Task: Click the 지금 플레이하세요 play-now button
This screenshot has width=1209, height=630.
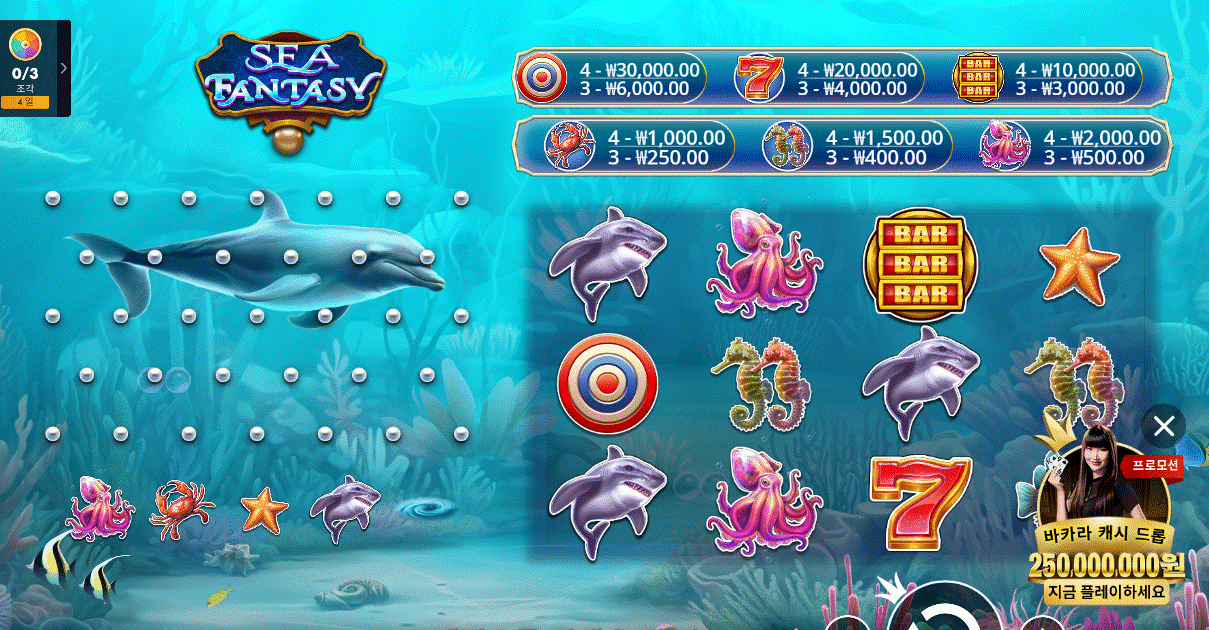Action: click(1106, 592)
